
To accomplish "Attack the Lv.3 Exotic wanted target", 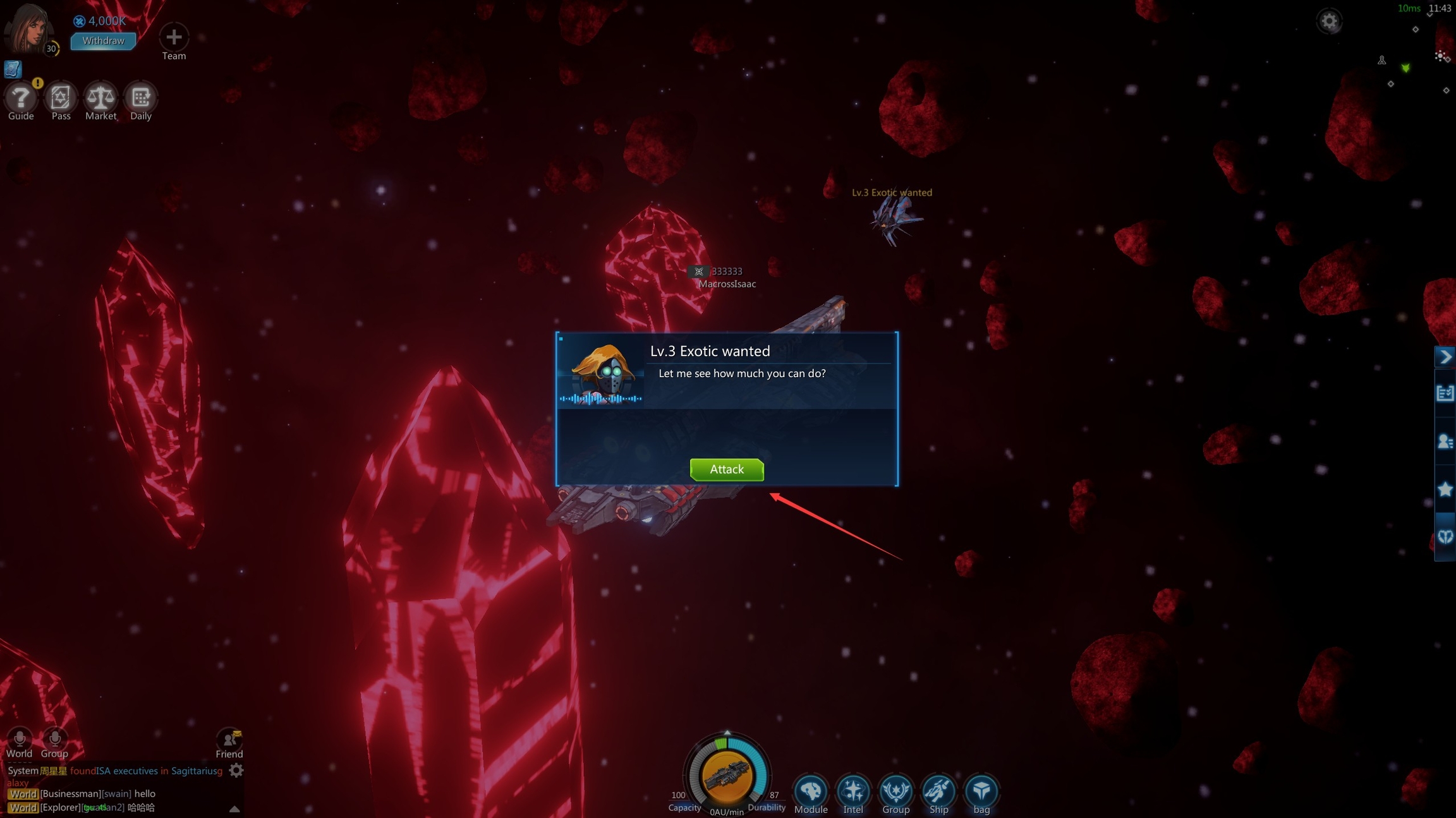I will (x=727, y=469).
